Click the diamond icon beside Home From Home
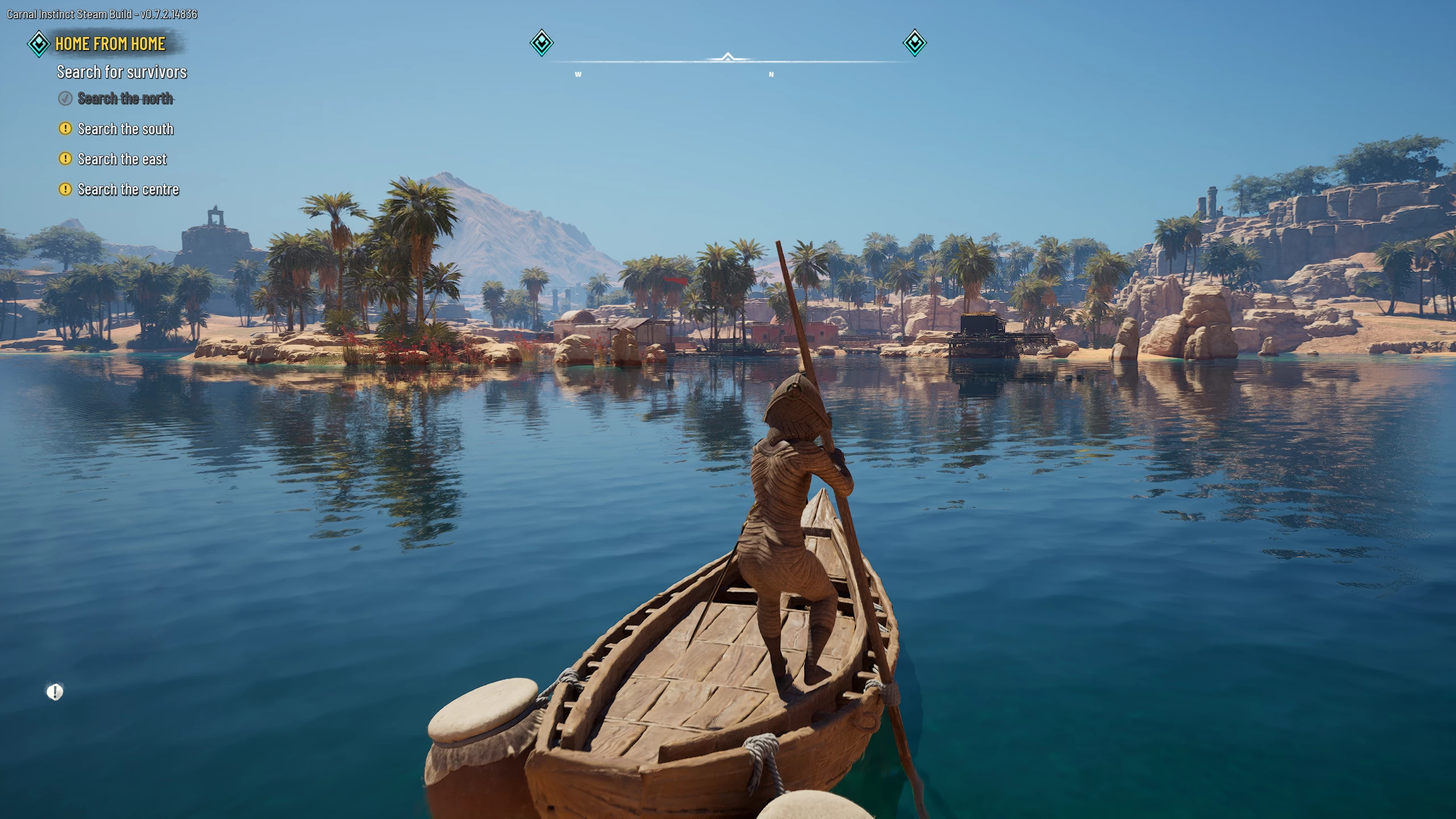Screen dimensions: 1456x819 click(39, 44)
